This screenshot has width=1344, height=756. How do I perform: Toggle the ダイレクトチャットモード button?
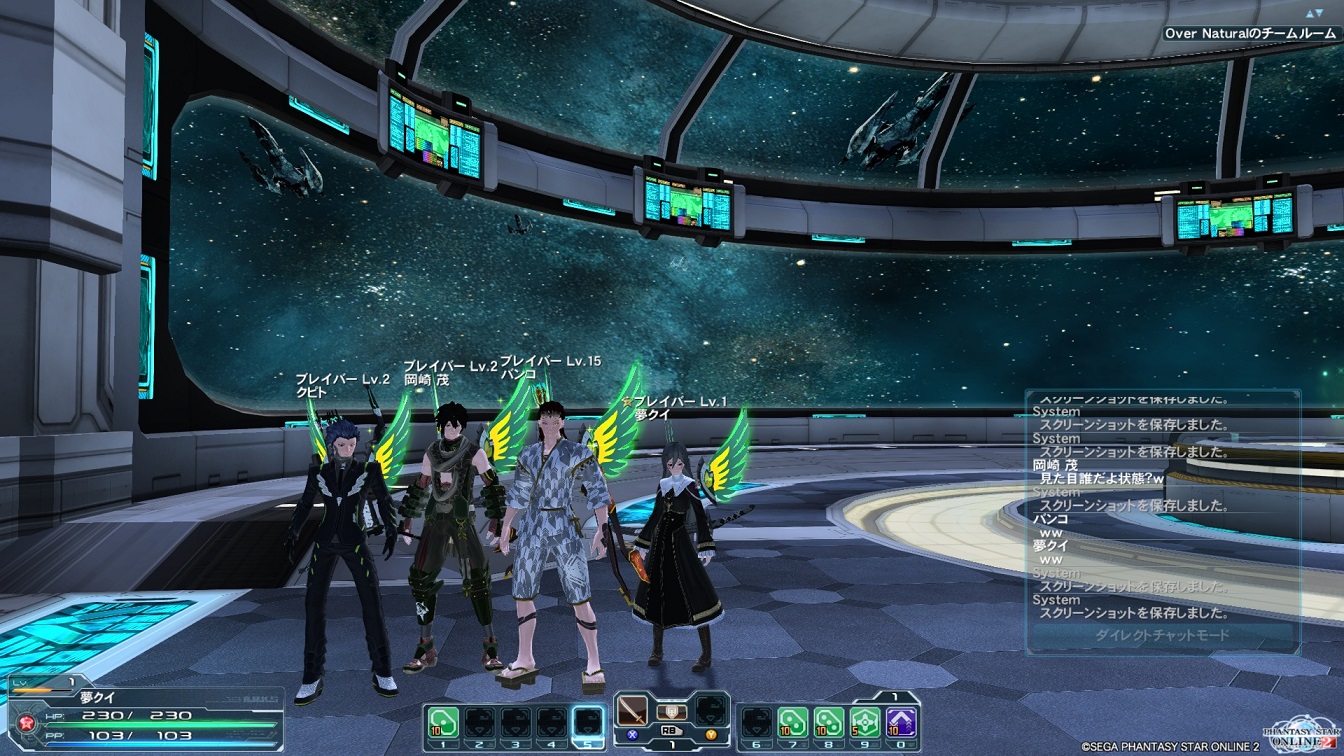pos(1161,635)
